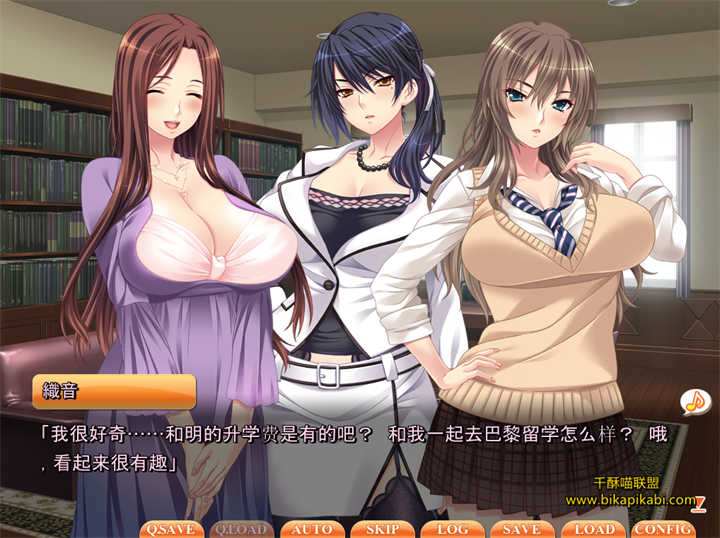Open the CONFIG settings screen
720x538 pixels.
click(663, 529)
